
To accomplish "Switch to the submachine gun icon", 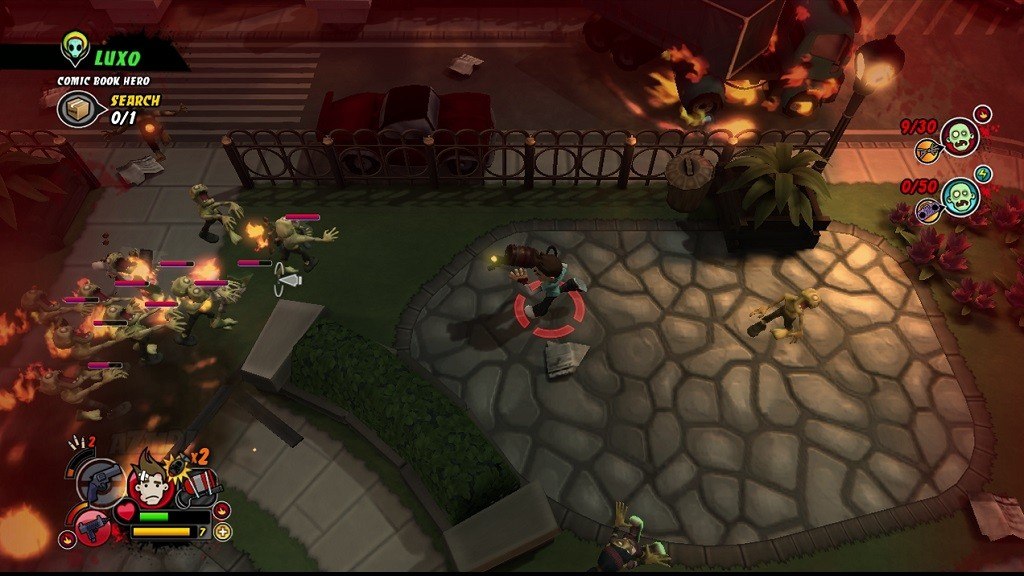I will [94, 527].
